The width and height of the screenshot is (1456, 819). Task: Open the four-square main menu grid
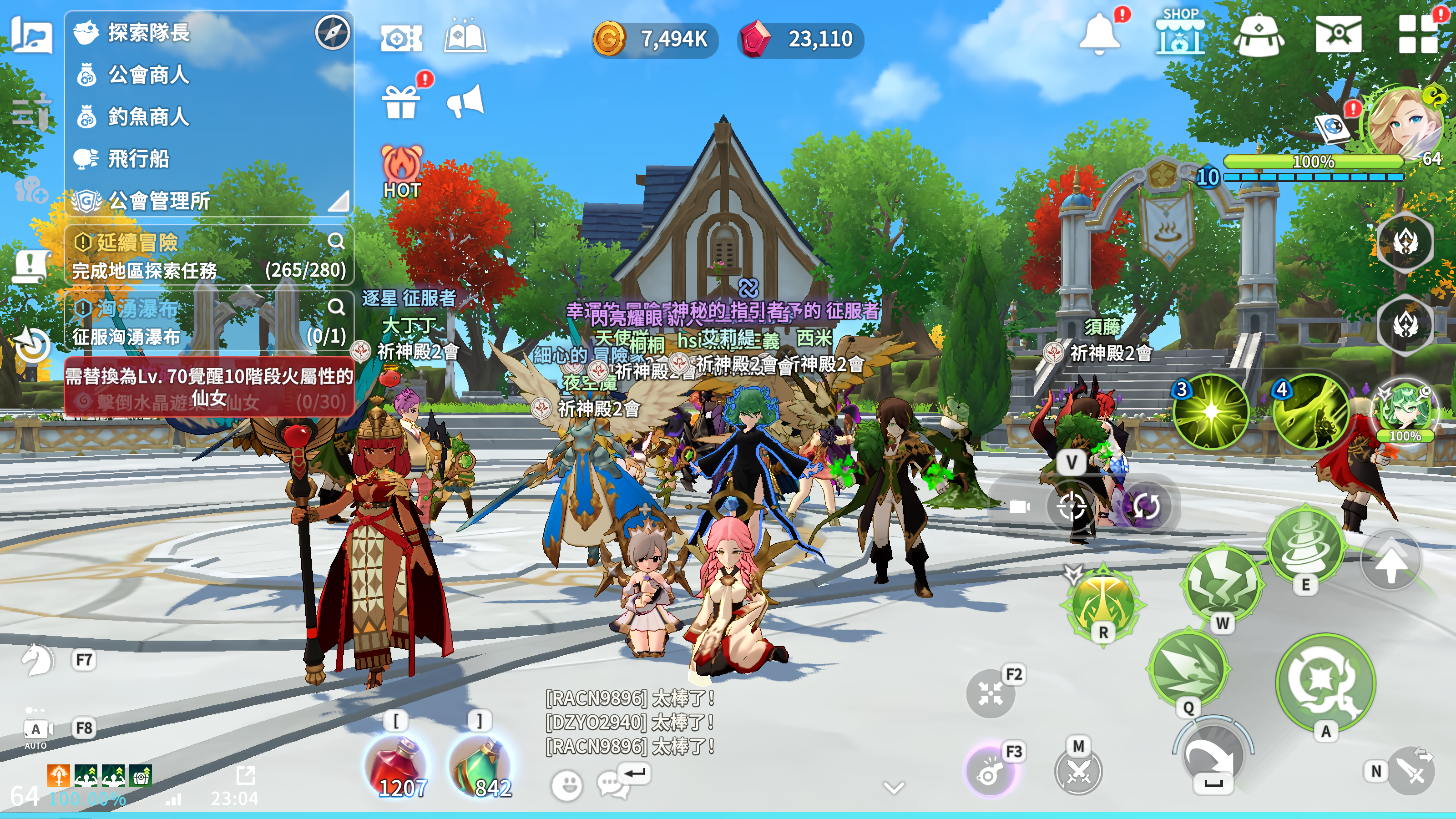click(1418, 35)
